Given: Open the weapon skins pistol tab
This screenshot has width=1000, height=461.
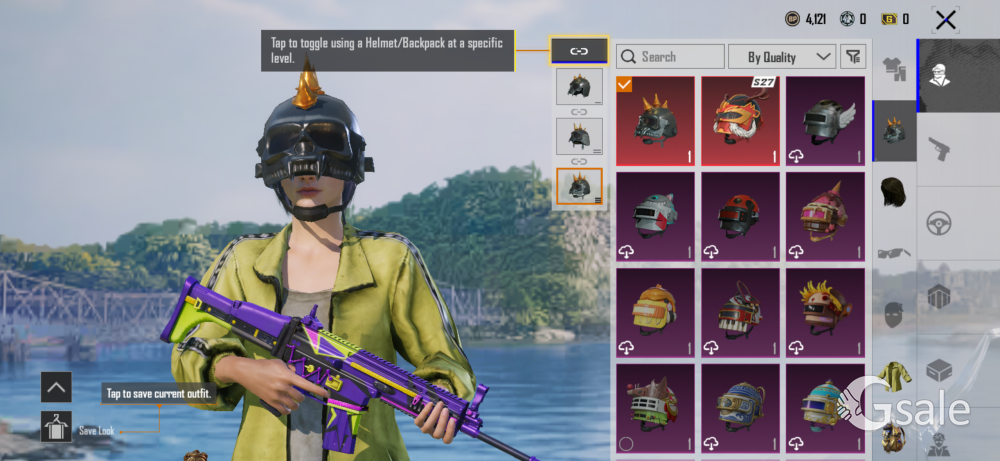Looking at the screenshot, I should [938, 149].
